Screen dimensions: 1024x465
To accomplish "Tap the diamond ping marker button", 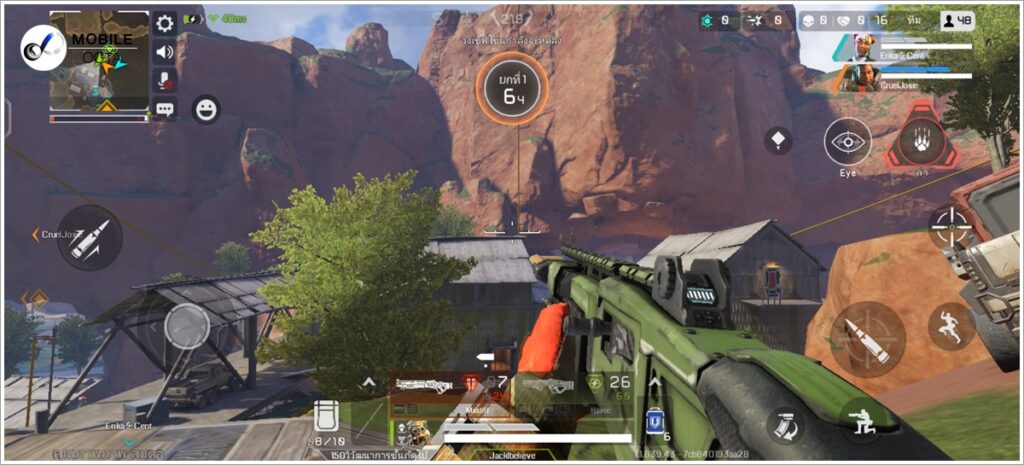I will [778, 140].
